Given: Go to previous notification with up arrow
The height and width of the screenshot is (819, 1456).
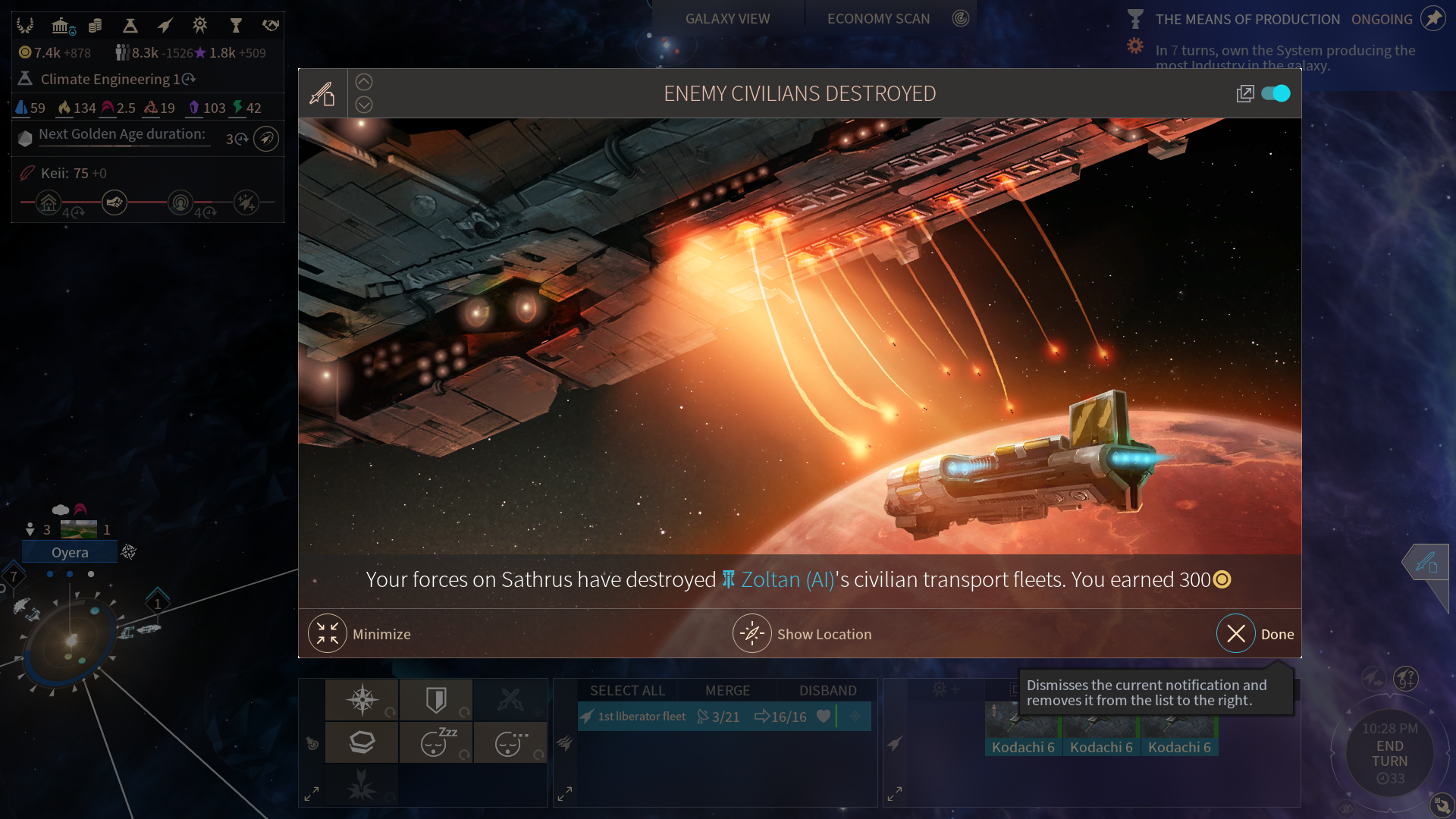Looking at the screenshot, I should pyautogui.click(x=364, y=82).
